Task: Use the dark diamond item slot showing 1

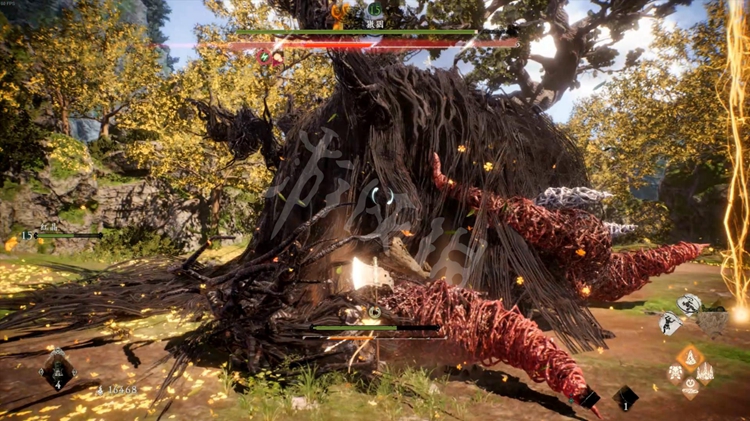Action: 625,397
